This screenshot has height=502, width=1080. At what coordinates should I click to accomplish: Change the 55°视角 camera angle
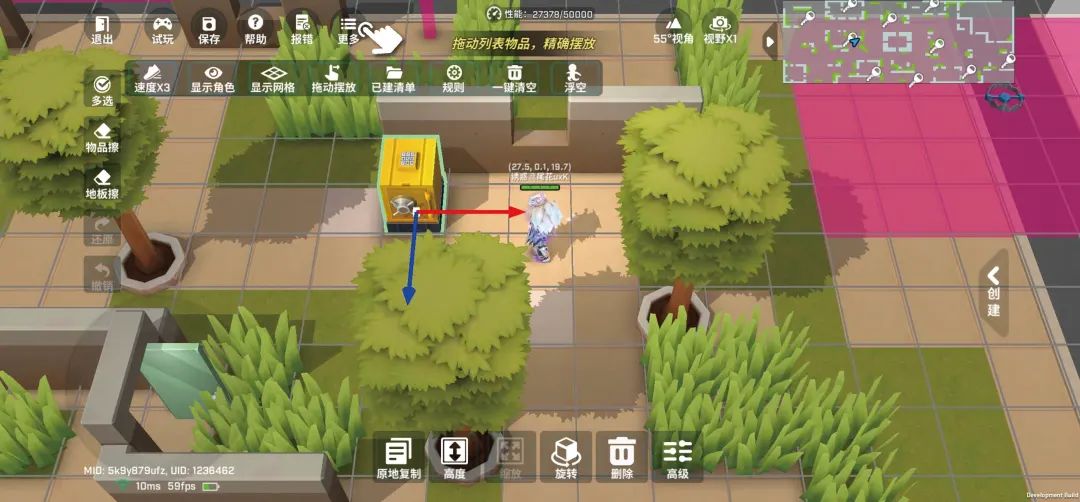click(673, 28)
